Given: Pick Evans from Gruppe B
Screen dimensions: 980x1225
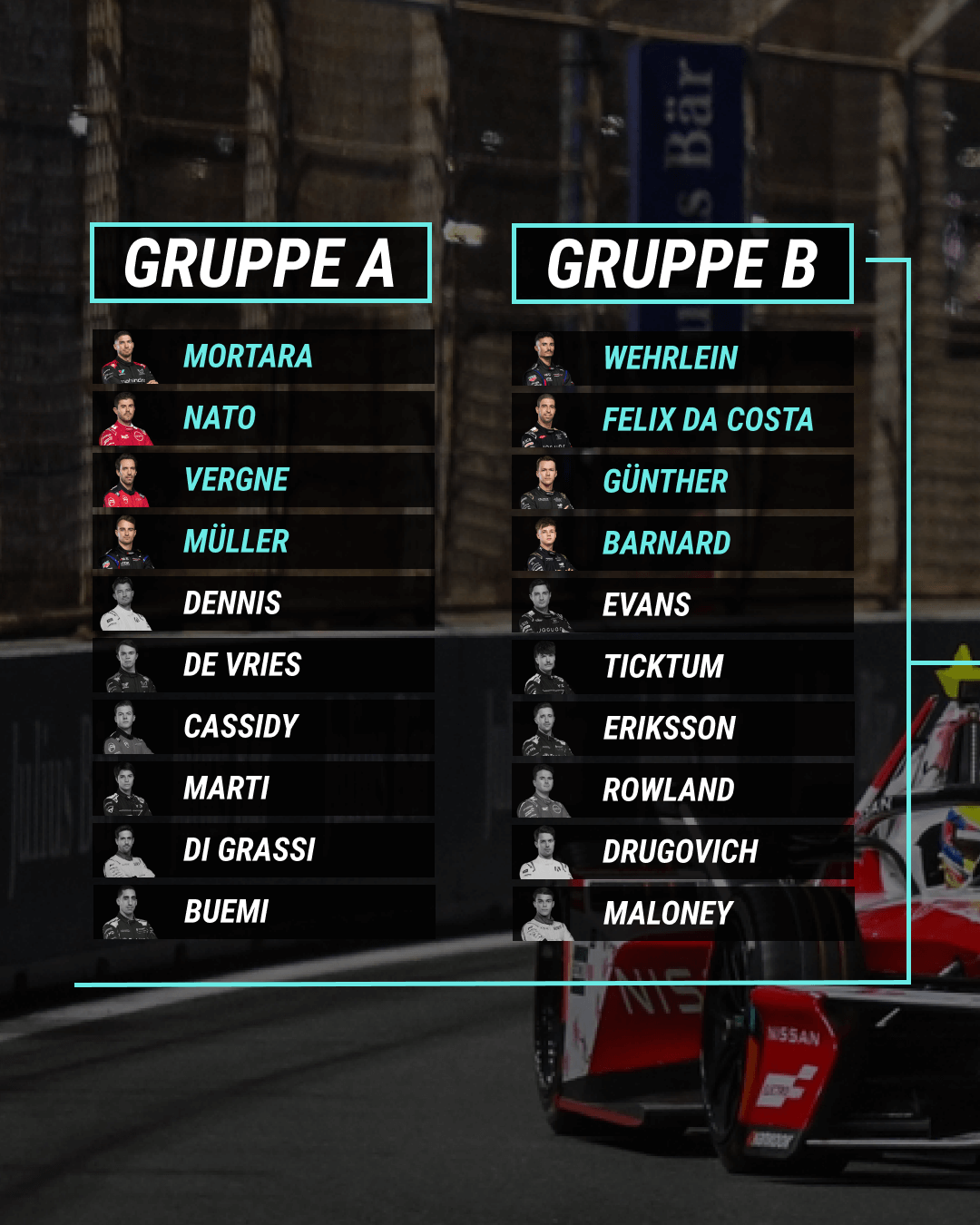Looking at the screenshot, I should click(x=682, y=605).
